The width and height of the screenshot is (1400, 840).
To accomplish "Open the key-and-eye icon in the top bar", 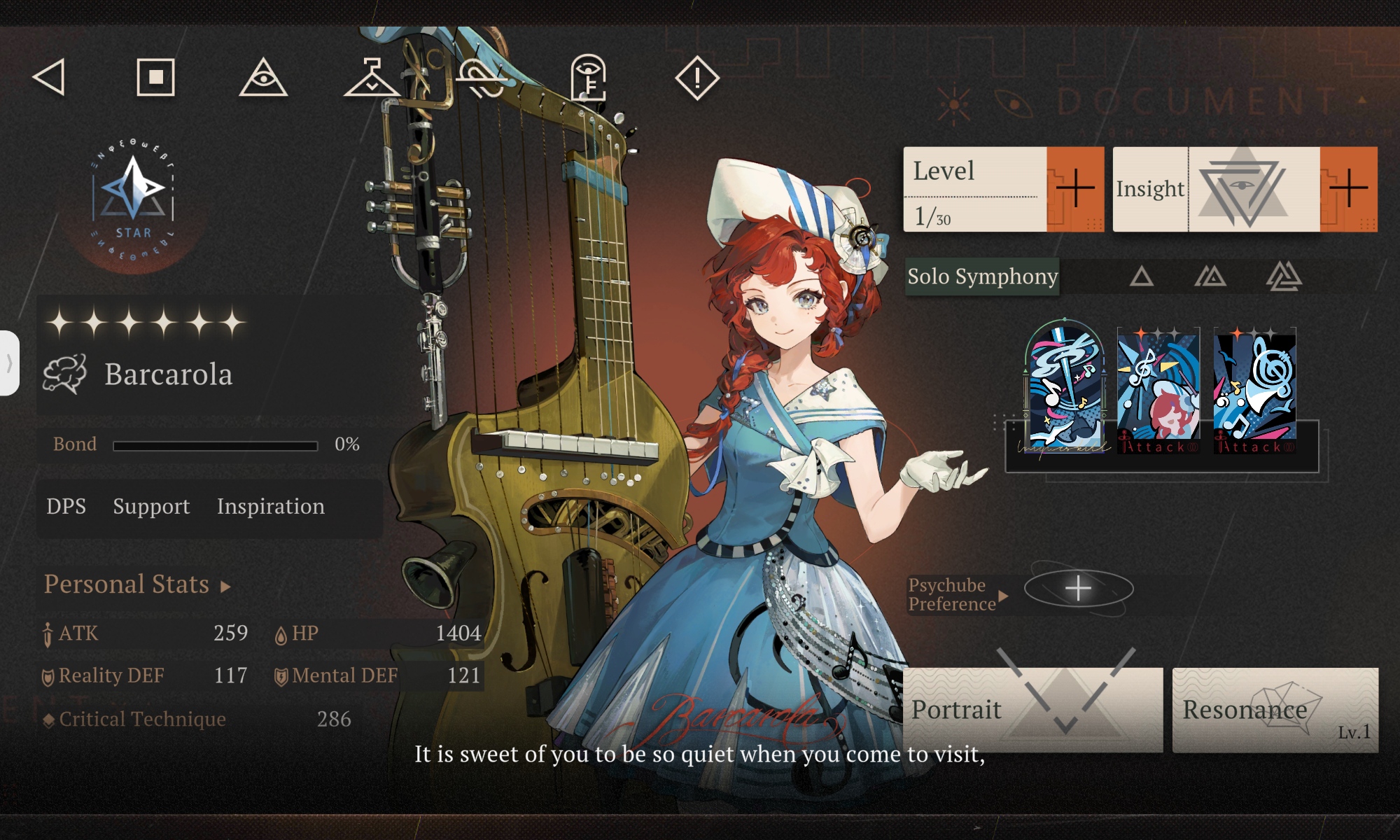I will click(589, 78).
